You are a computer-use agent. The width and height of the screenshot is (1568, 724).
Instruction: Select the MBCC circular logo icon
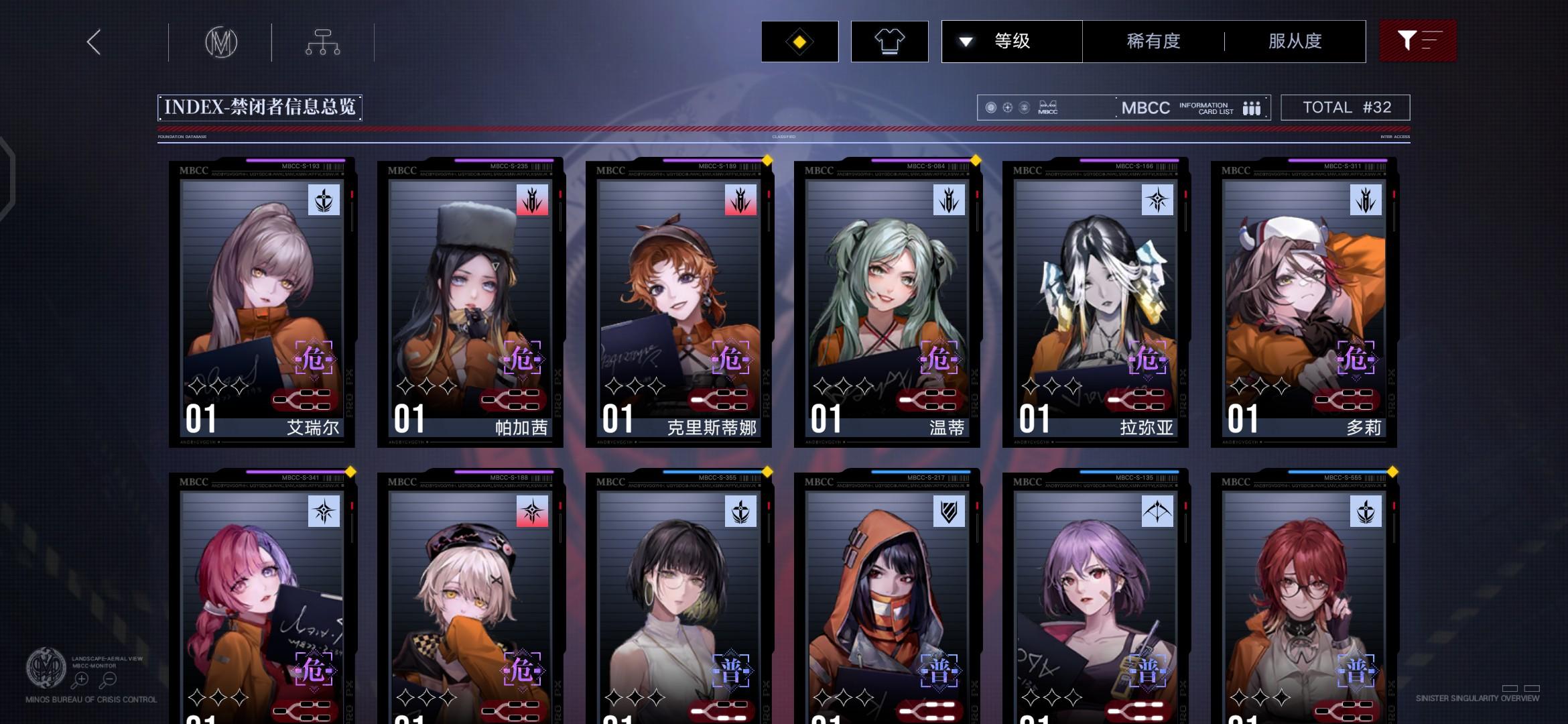tap(221, 42)
